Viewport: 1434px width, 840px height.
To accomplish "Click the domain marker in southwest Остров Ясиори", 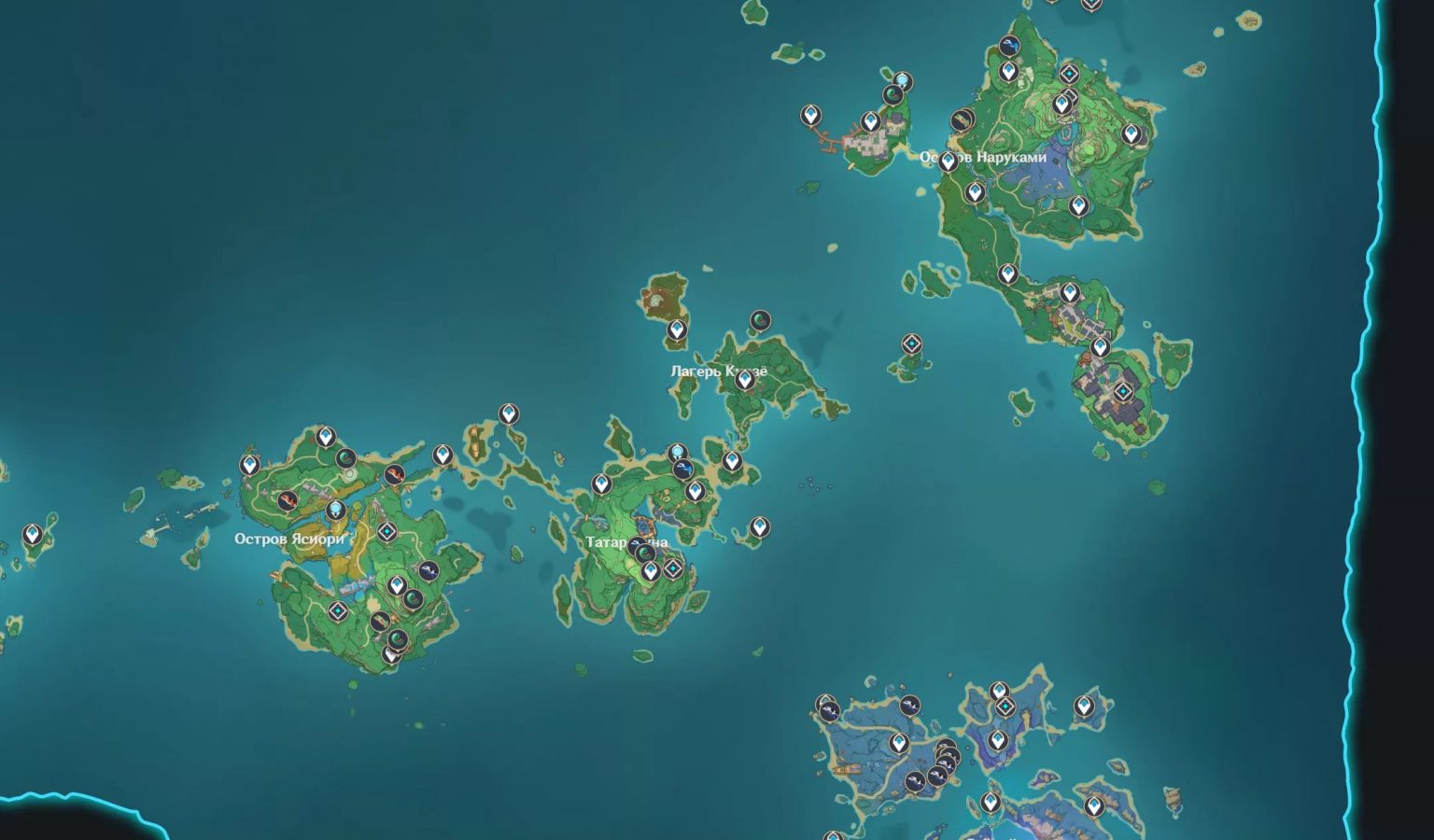I will pyautogui.click(x=337, y=610).
